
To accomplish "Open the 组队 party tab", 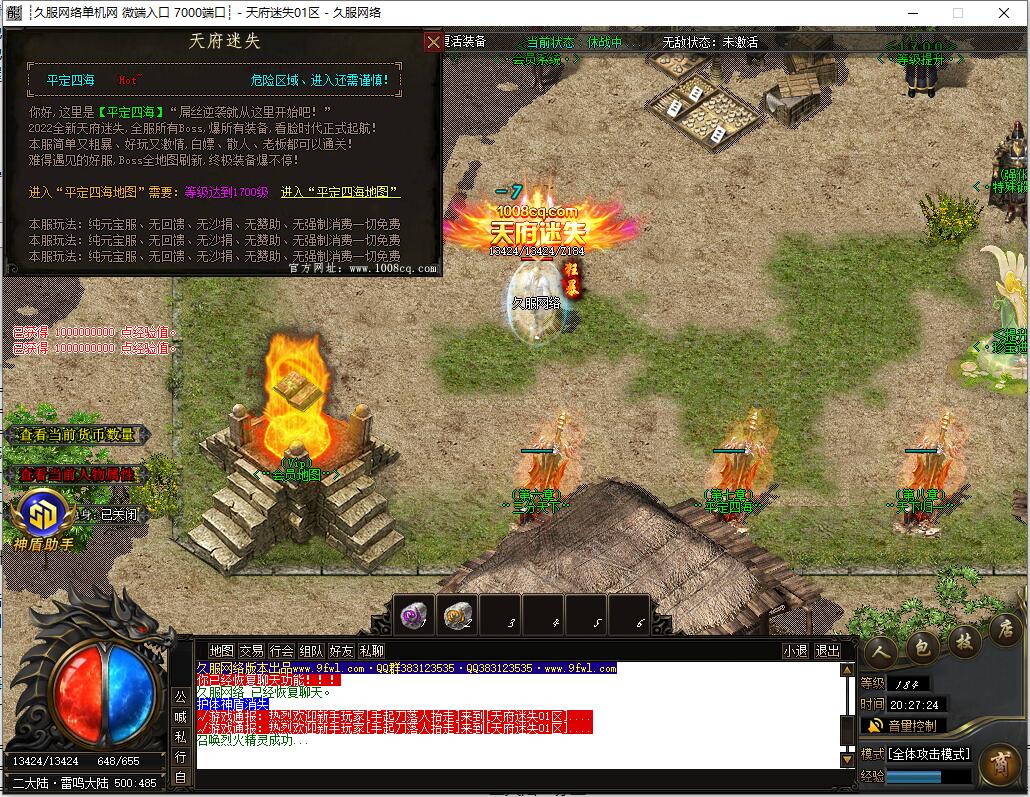I will click(x=311, y=651).
